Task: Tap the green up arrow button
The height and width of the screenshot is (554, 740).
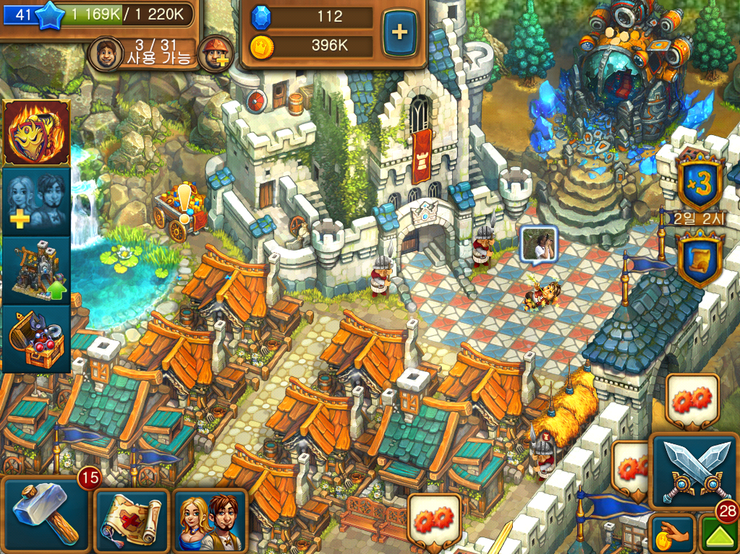Action: point(719,537)
